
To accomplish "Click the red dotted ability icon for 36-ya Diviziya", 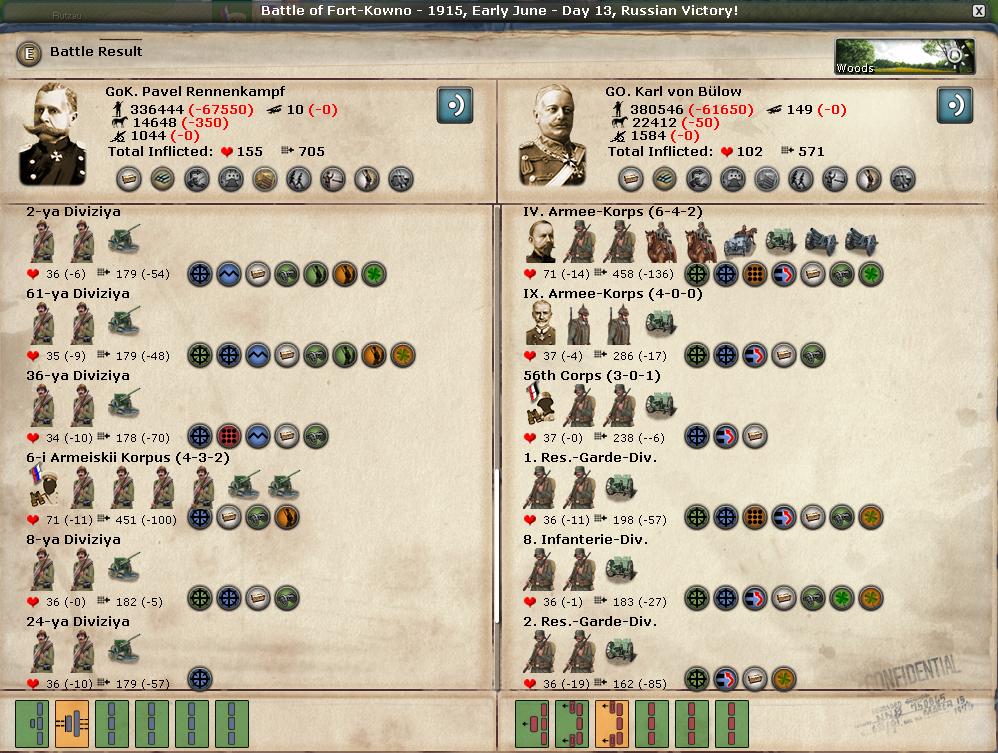I will (x=229, y=436).
